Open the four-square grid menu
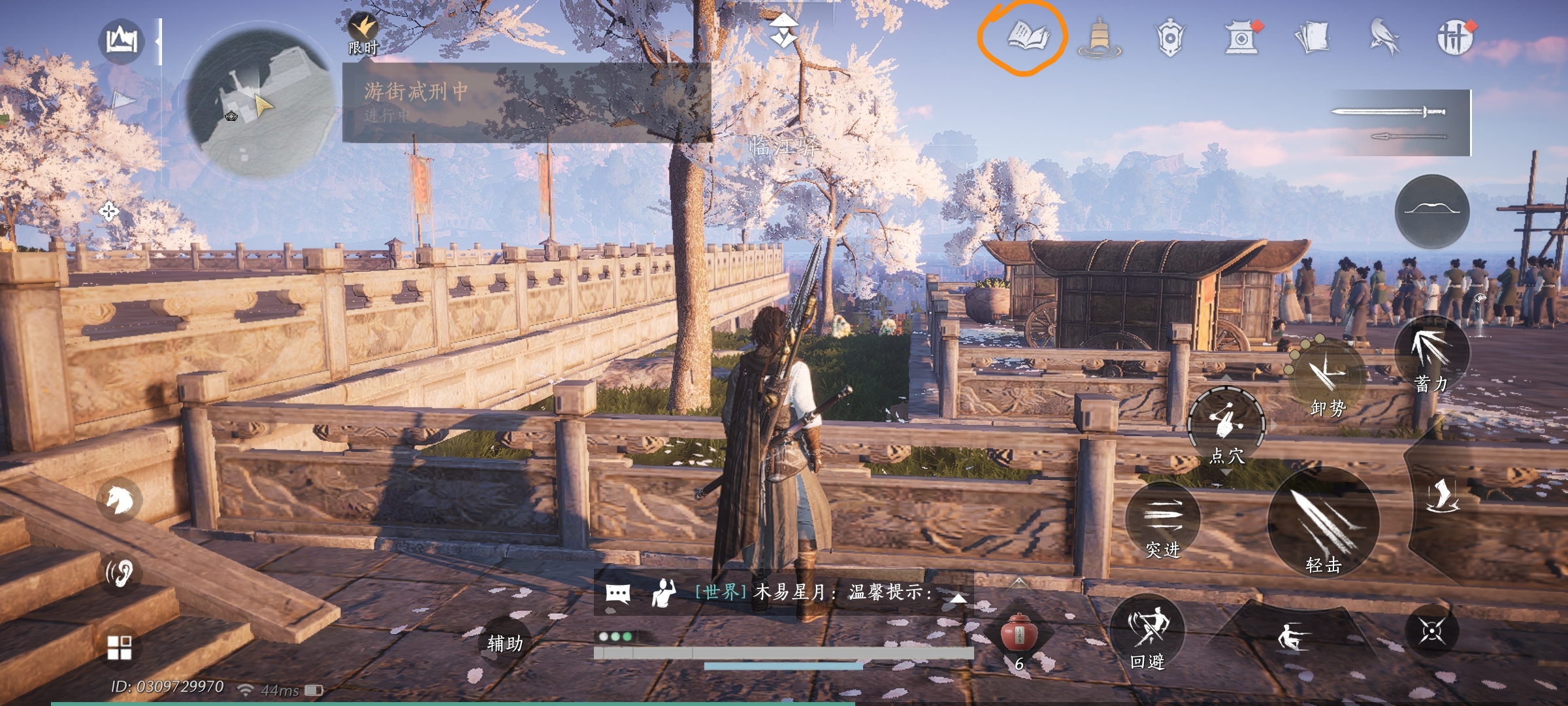This screenshot has height=706, width=1568. pos(119,648)
